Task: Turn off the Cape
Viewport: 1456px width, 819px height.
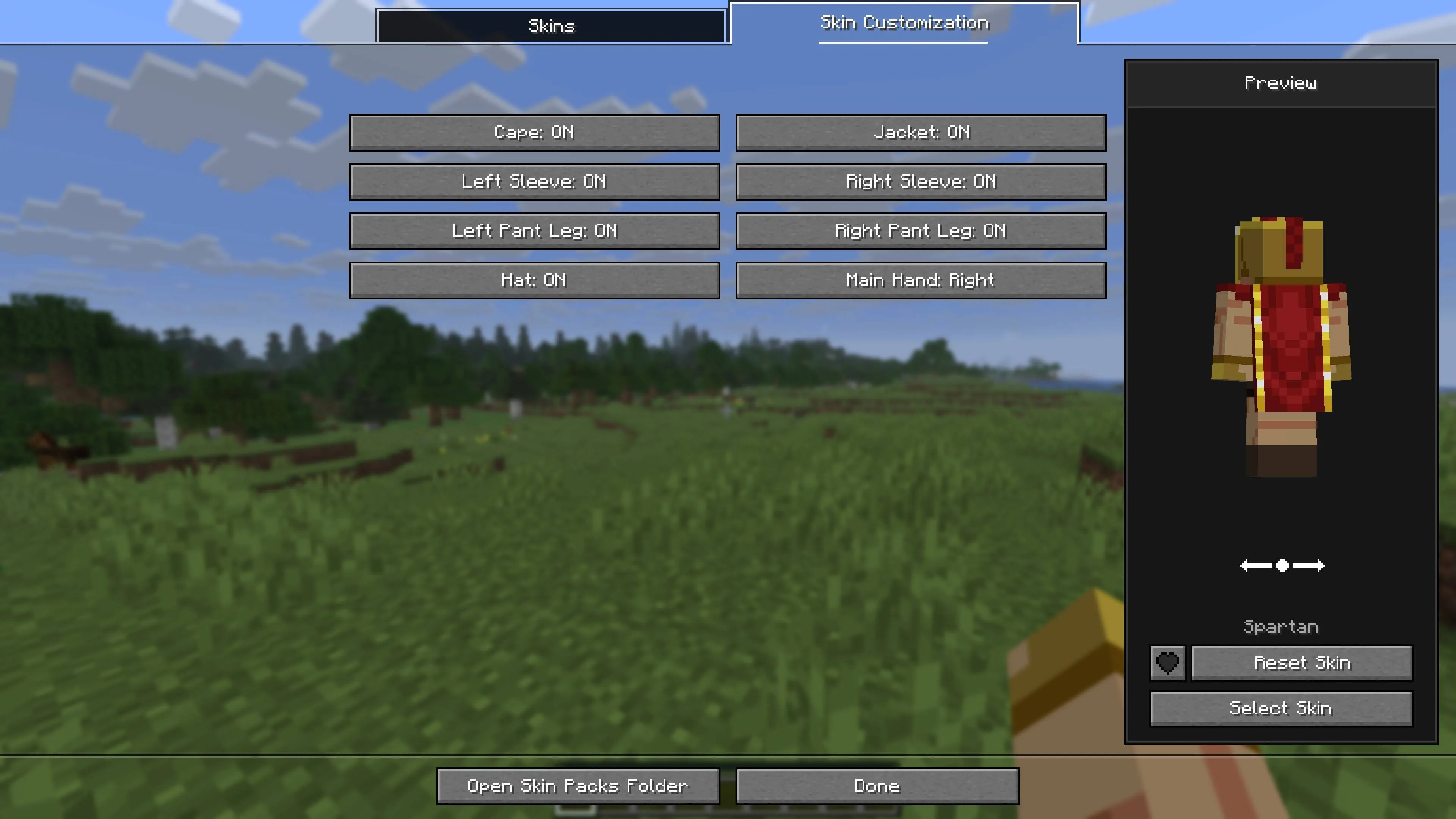Action: click(534, 133)
